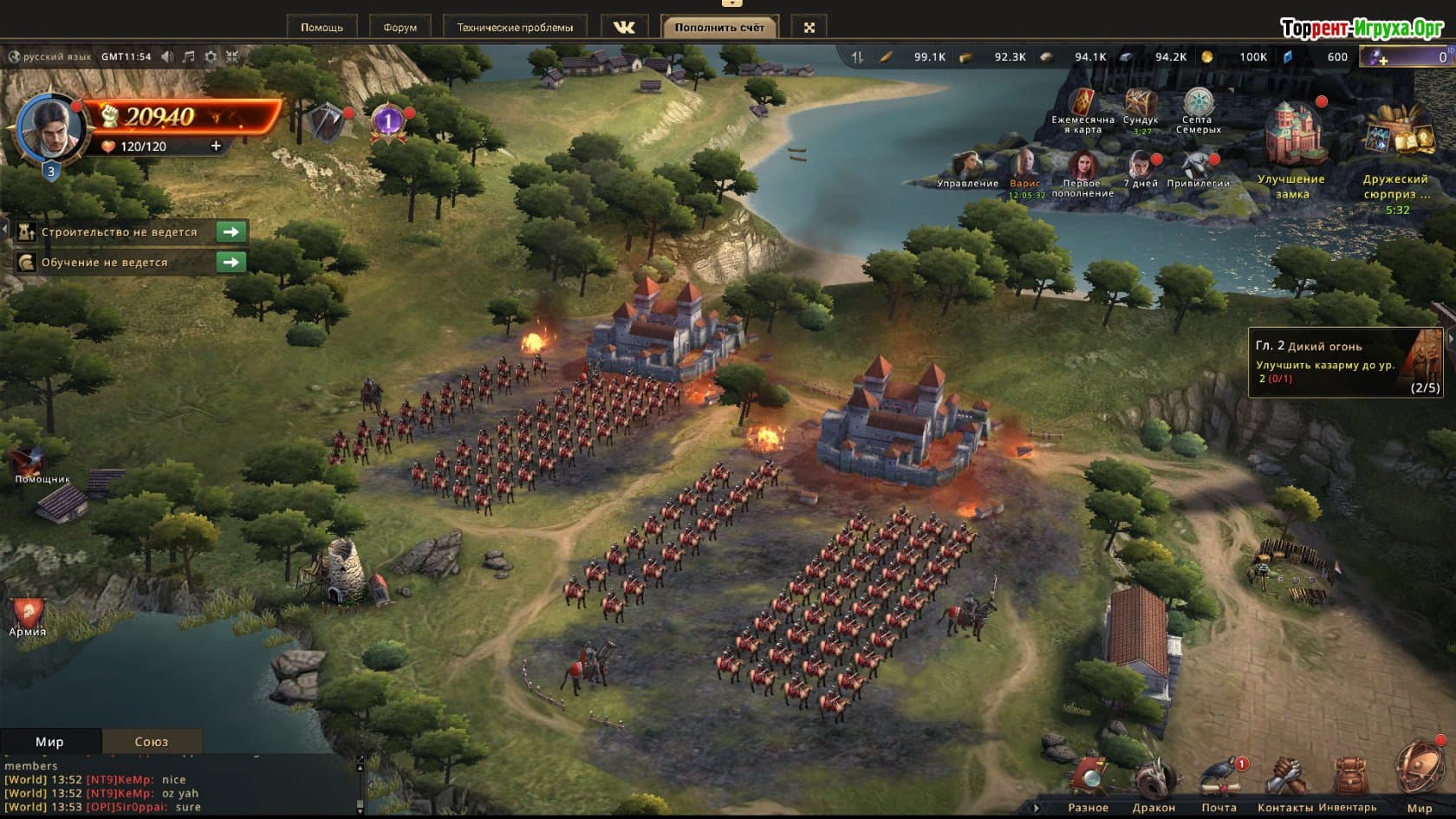Open the Помощь help menu

pos(322,28)
